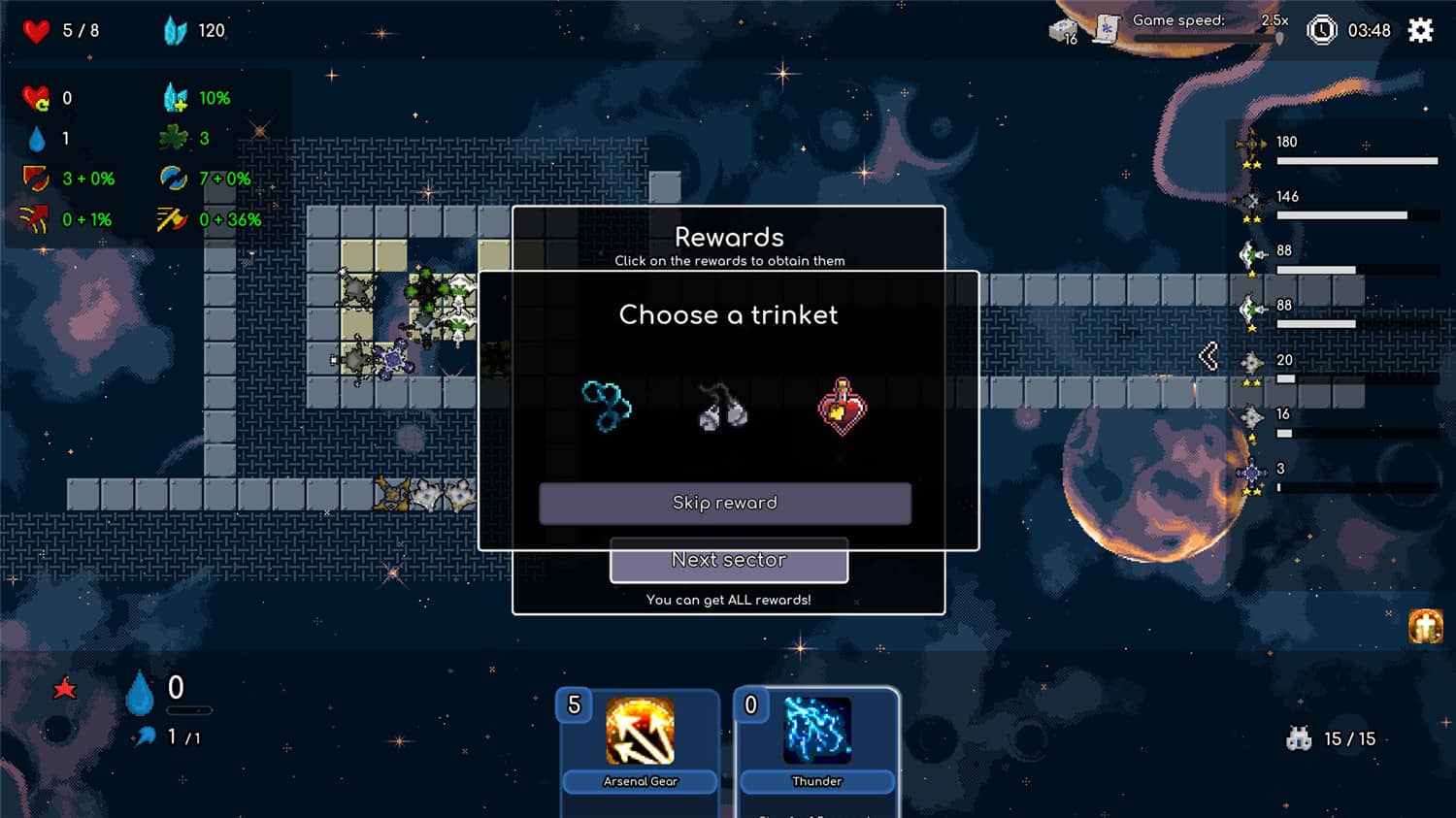Click the clock icon beside the timer
1456x818 pixels.
(1321, 29)
